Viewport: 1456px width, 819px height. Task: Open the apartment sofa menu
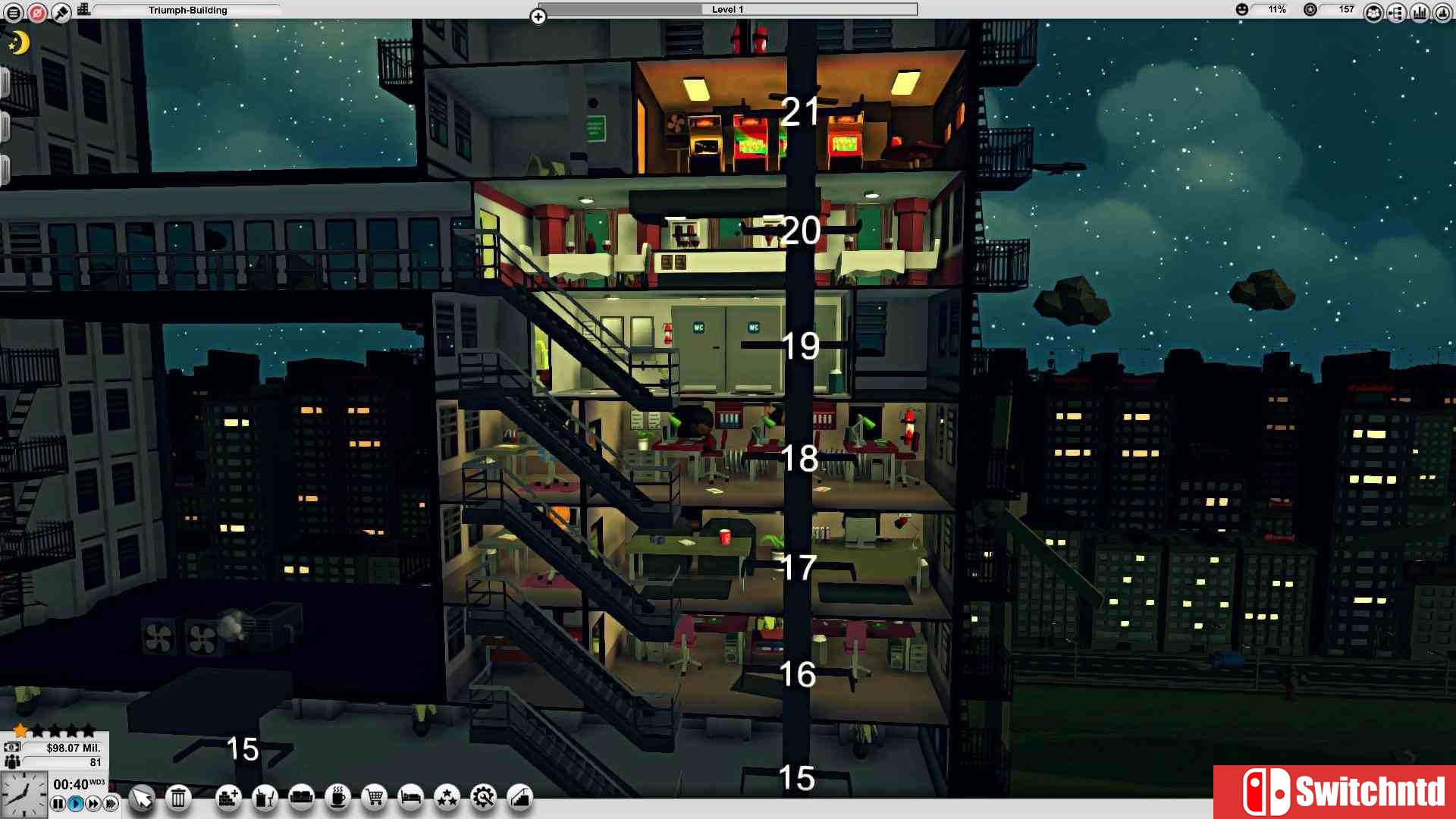click(x=300, y=799)
